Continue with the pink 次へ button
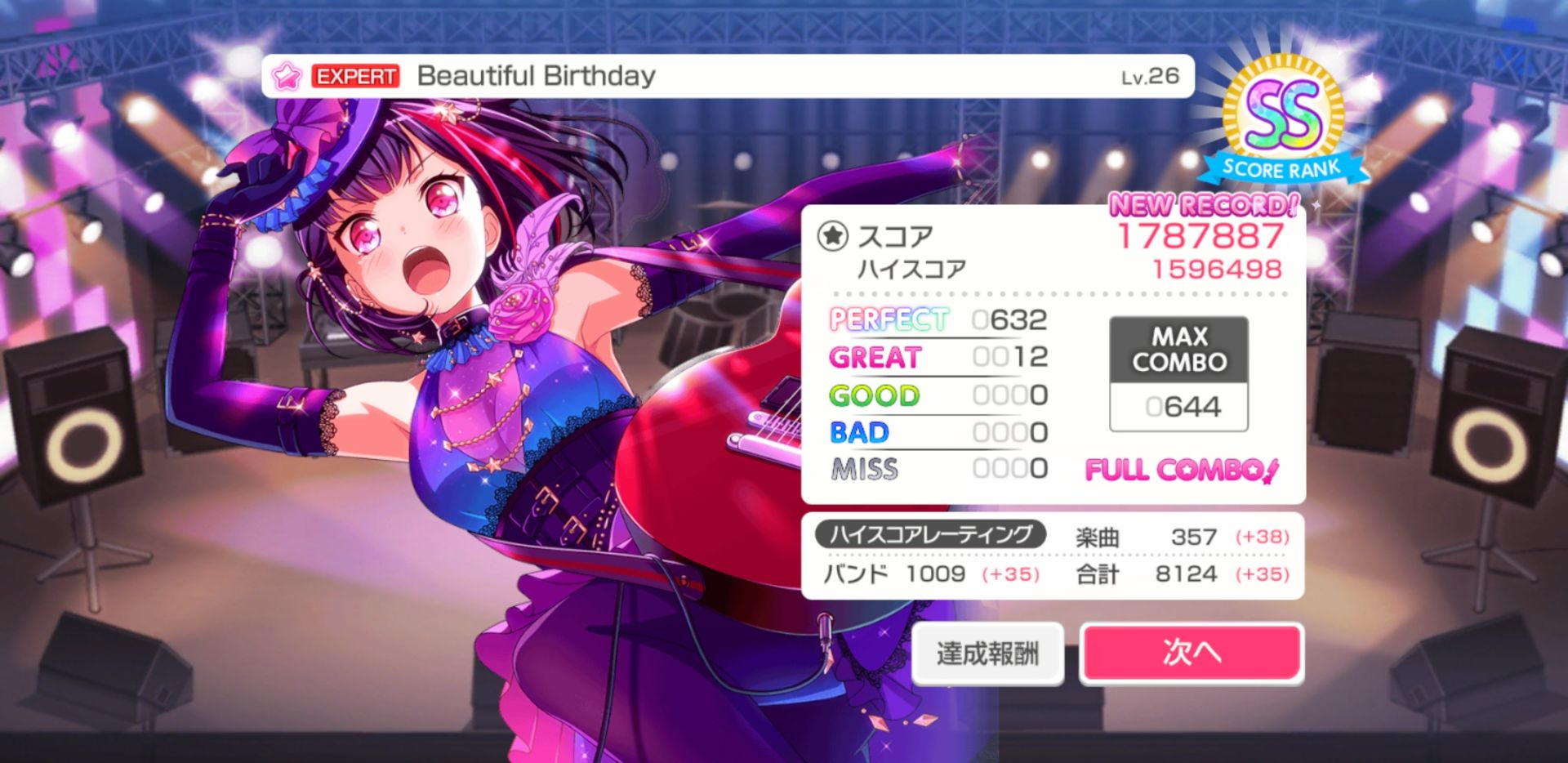This screenshot has width=1568, height=763. coord(1191,653)
